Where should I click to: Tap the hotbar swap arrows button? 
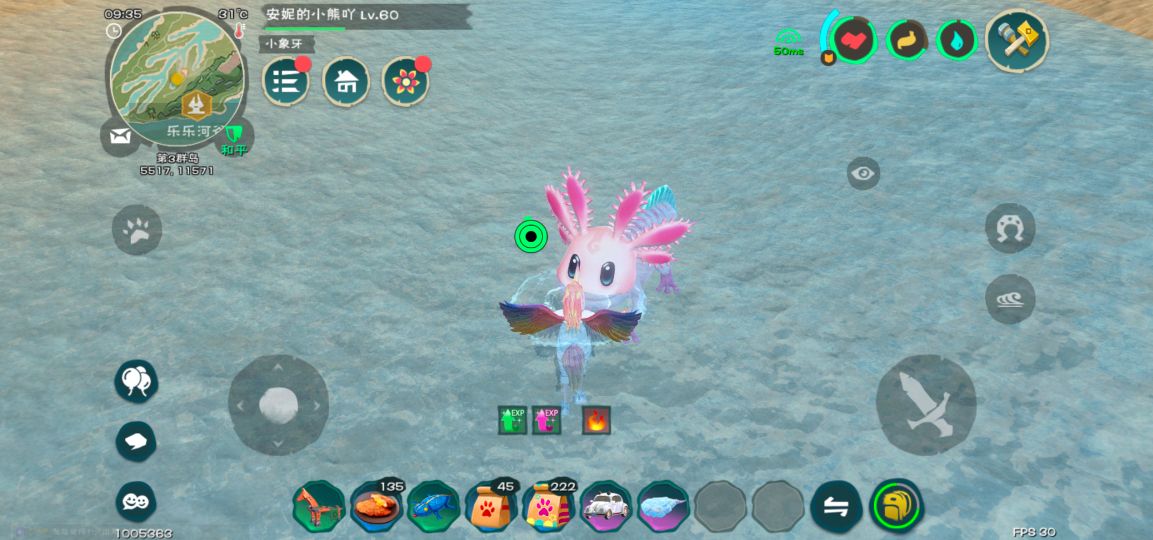(x=836, y=506)
